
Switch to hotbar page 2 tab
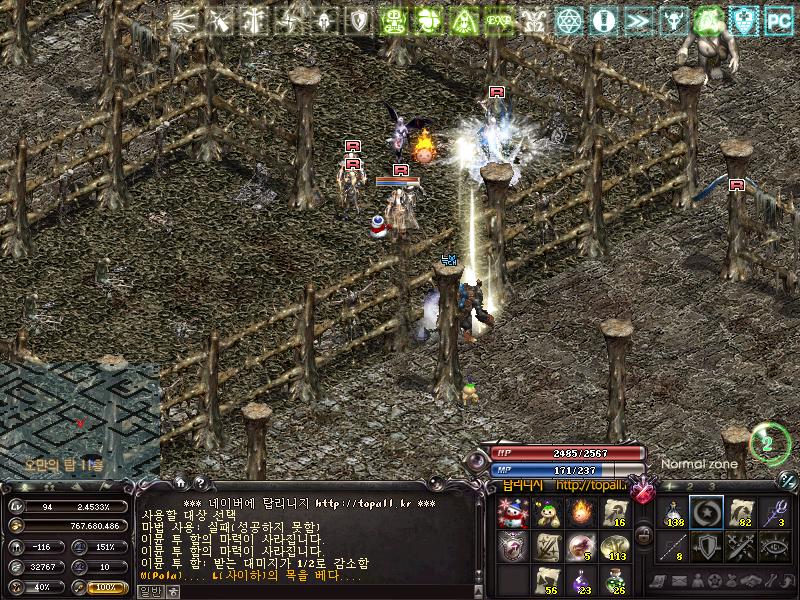tap(690, 486)
